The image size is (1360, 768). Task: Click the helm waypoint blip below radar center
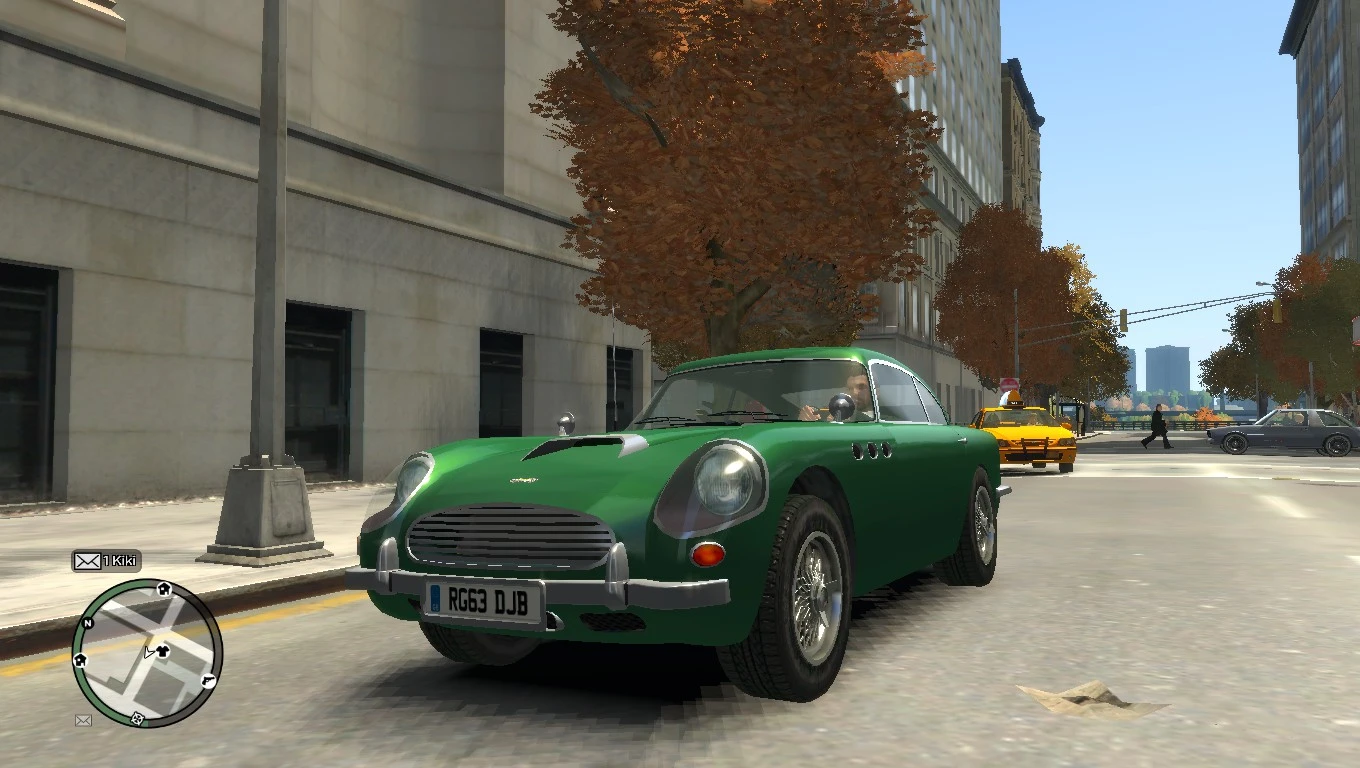[x=136, y=719]
